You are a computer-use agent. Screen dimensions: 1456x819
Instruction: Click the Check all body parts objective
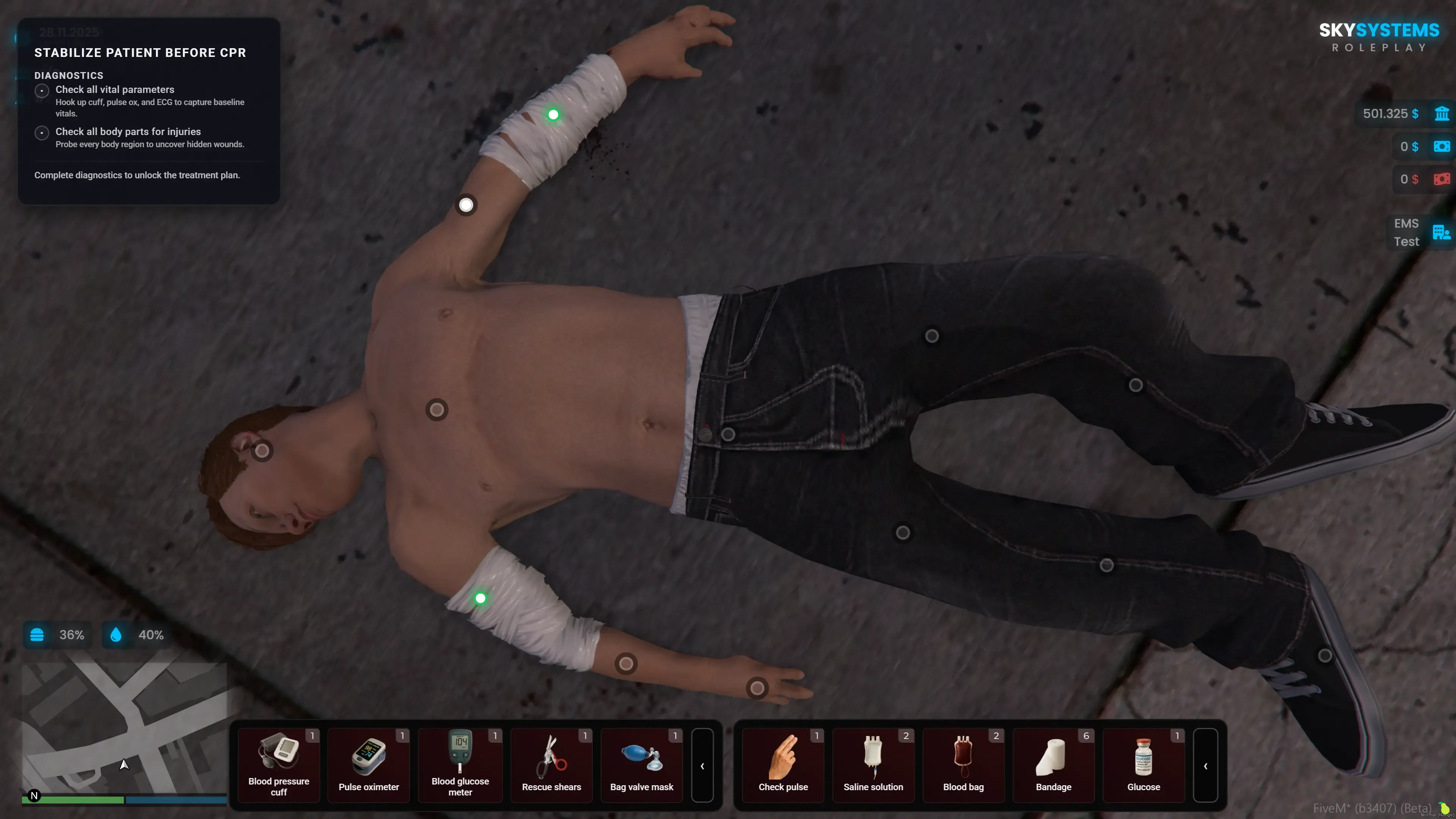coord(128,132)
